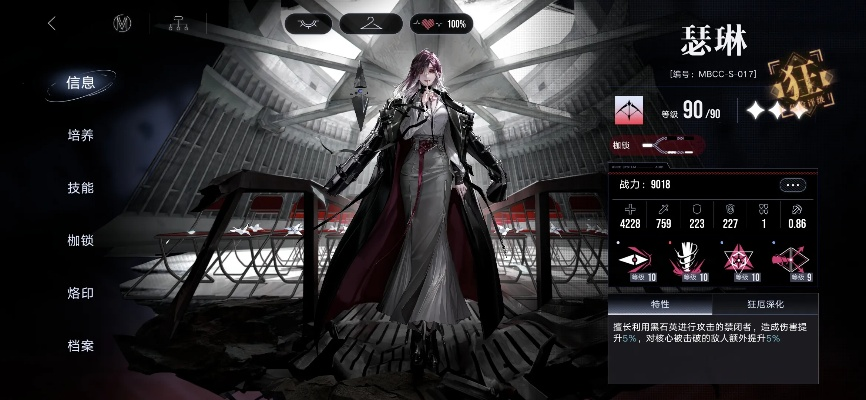Toggle the hide-interface eye button
This screenshot has width=866, height=400.
[309, 23]
